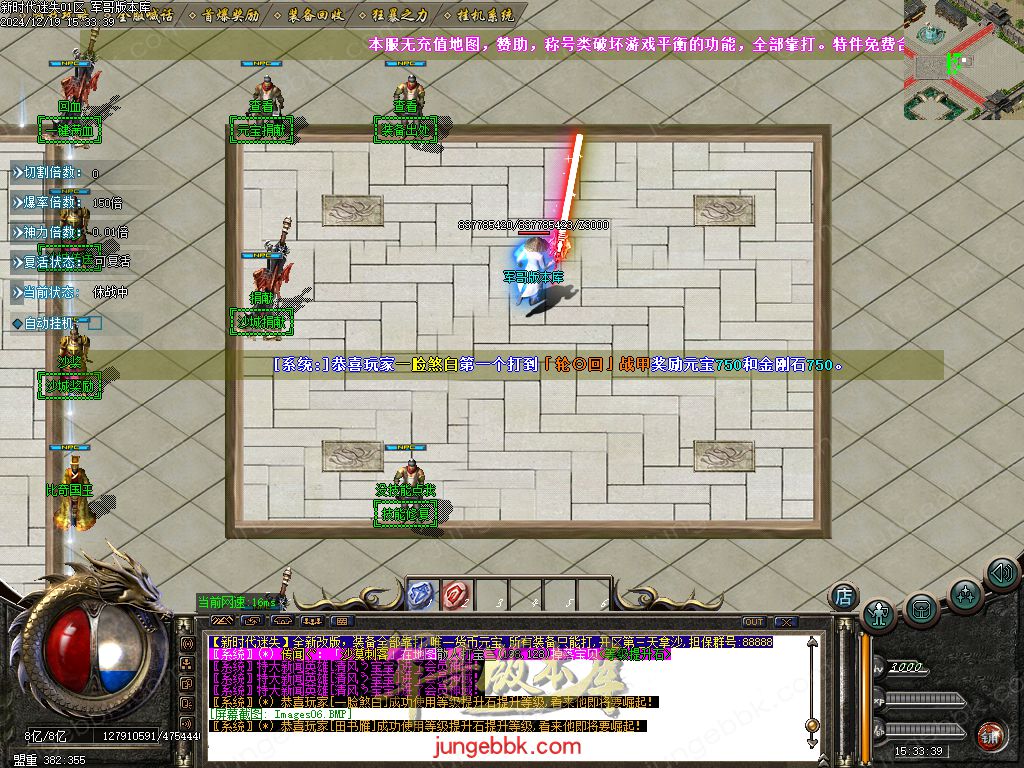Image resolution: width=1024 pixels, height=768 pixels.
Task: Select the 狂暴之力 menu entry
Action: click(400, 16)
